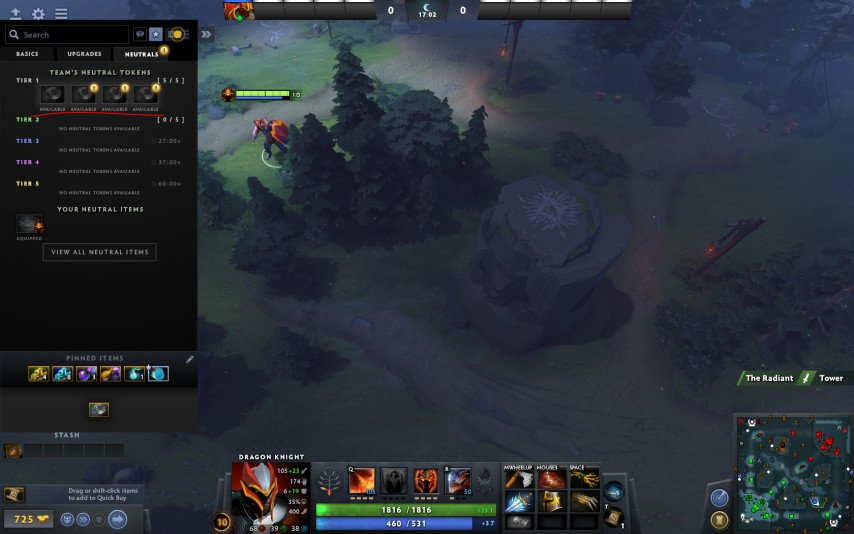
Task: Collapse the shop panel with the arrow button
Action: point(206,34)
